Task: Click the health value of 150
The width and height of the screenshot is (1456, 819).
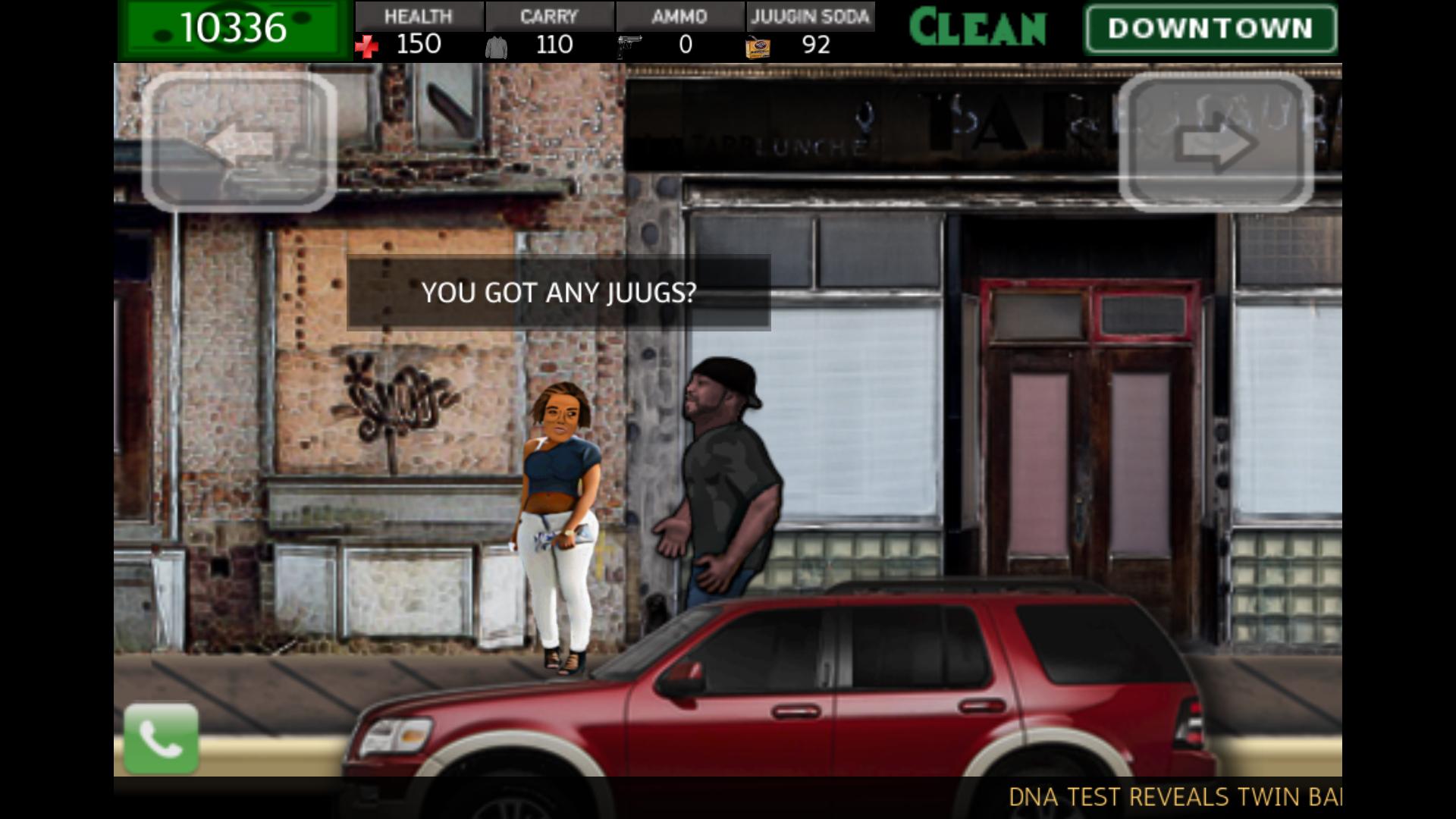Action: [x=420, y=45]
